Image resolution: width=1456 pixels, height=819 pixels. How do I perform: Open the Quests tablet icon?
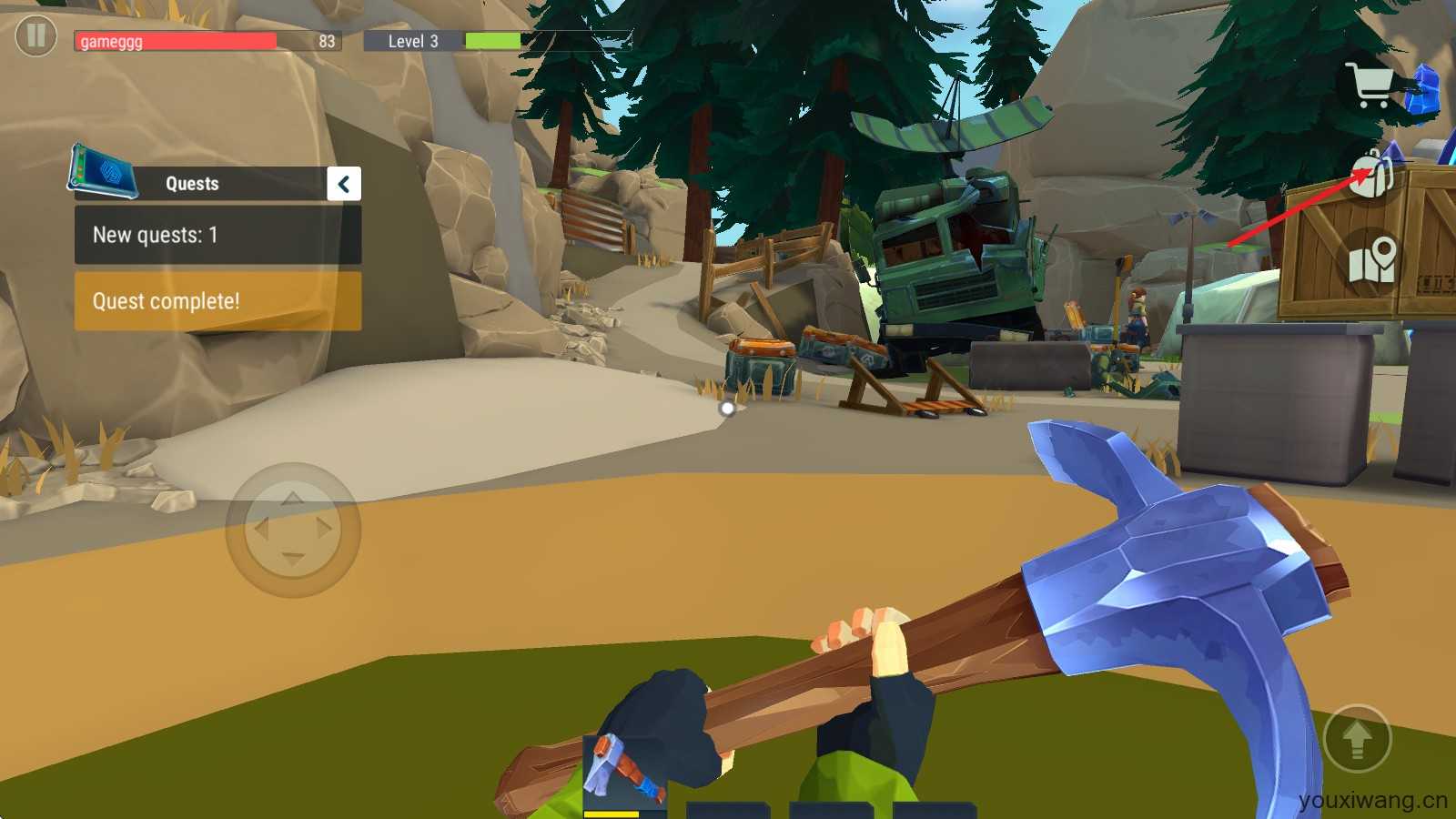click(x=102, y=171)
